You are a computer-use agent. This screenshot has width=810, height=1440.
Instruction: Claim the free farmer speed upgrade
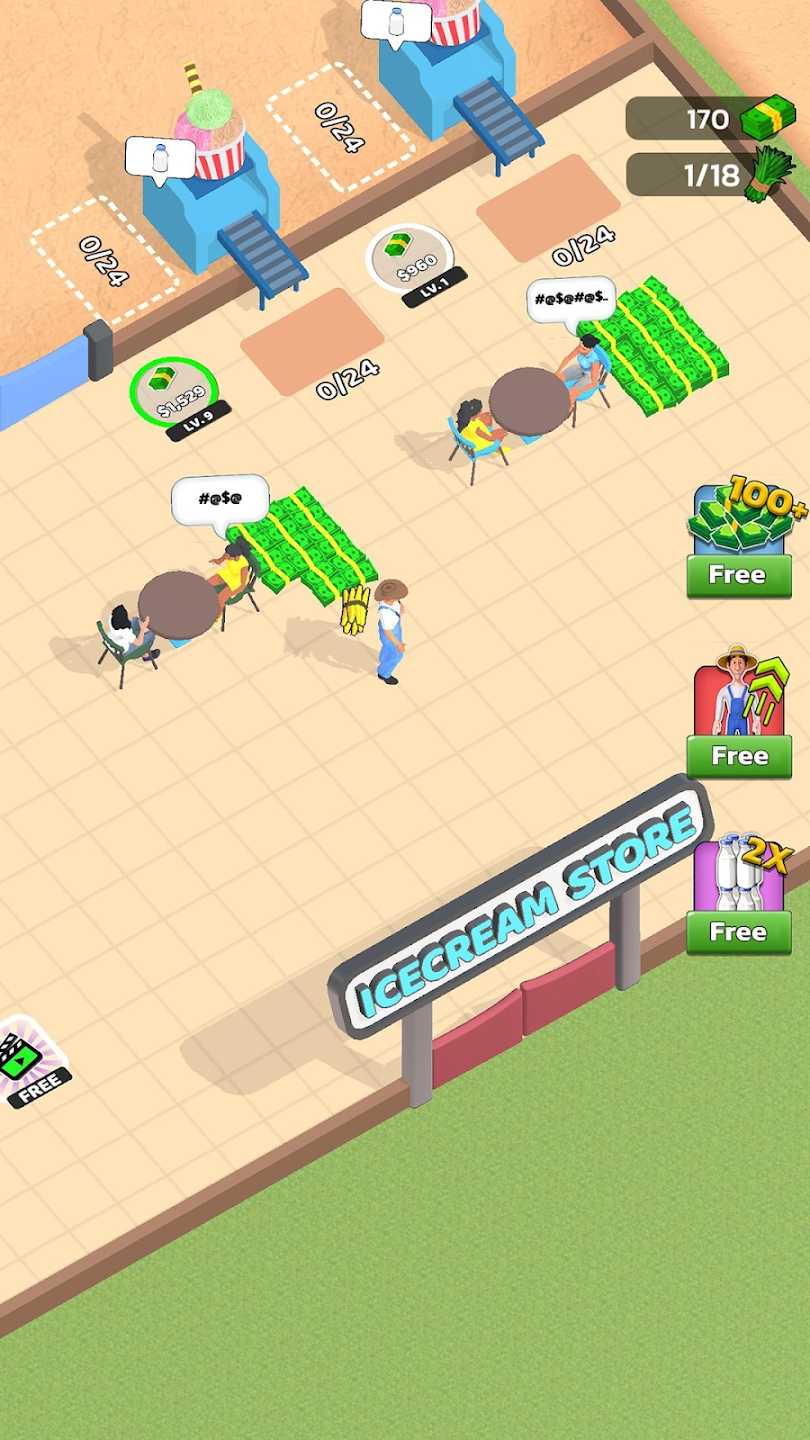pyautogui.click(x=739, y=755)
